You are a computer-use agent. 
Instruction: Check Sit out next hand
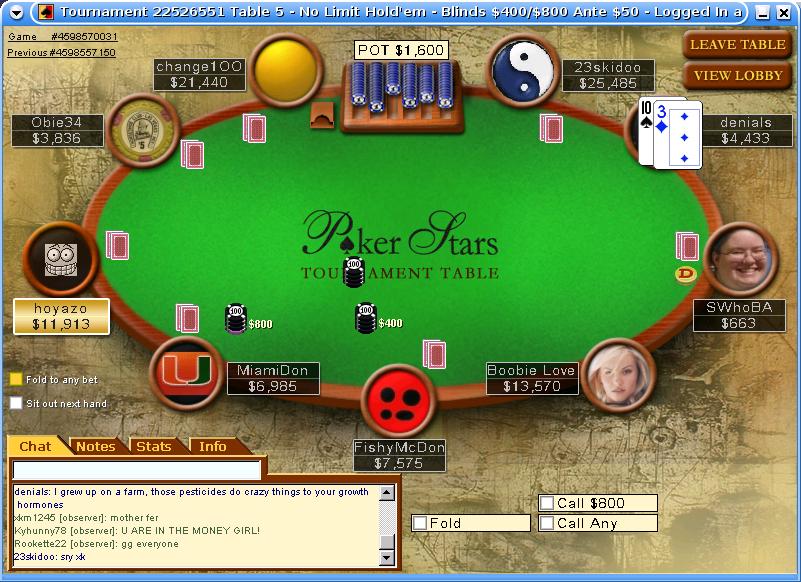pyautogui.click(x=16, y=403)
